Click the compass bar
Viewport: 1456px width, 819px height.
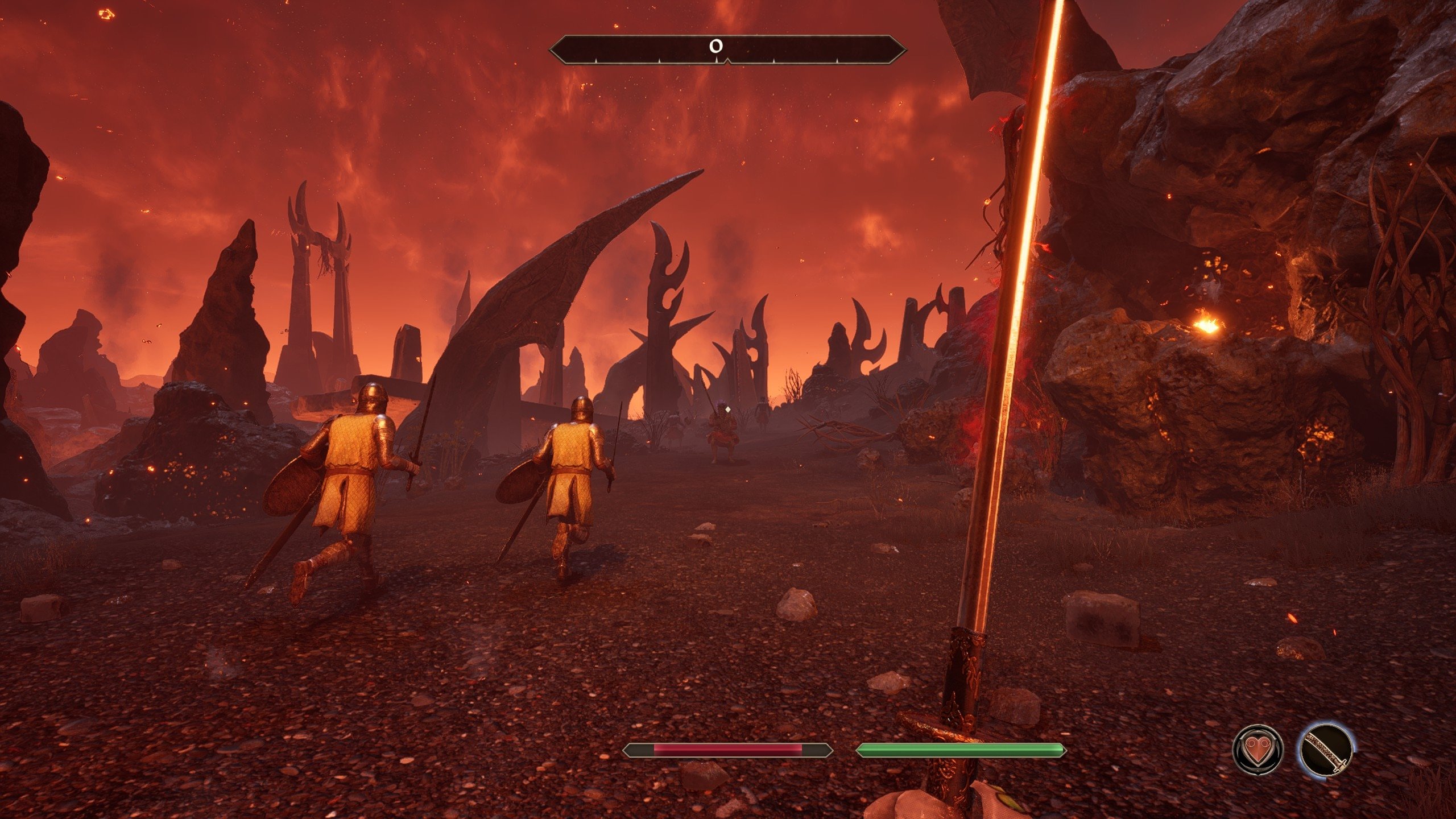(727, 49)
